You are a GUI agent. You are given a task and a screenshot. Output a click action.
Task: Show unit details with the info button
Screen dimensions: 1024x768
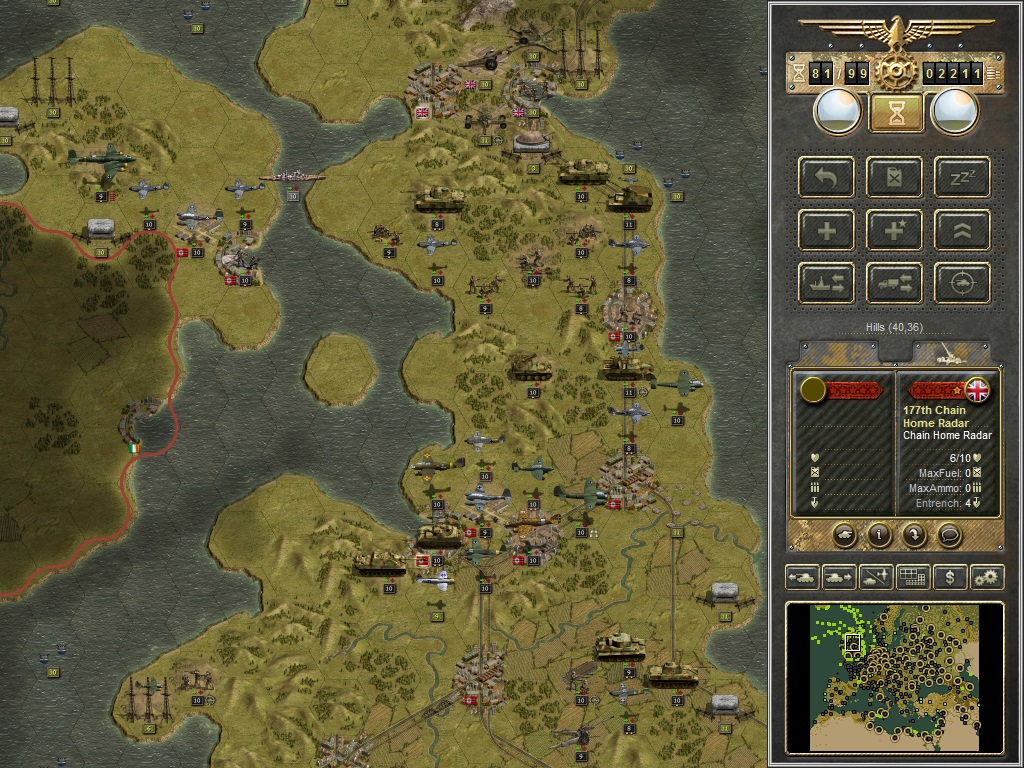tap(879, 534)
